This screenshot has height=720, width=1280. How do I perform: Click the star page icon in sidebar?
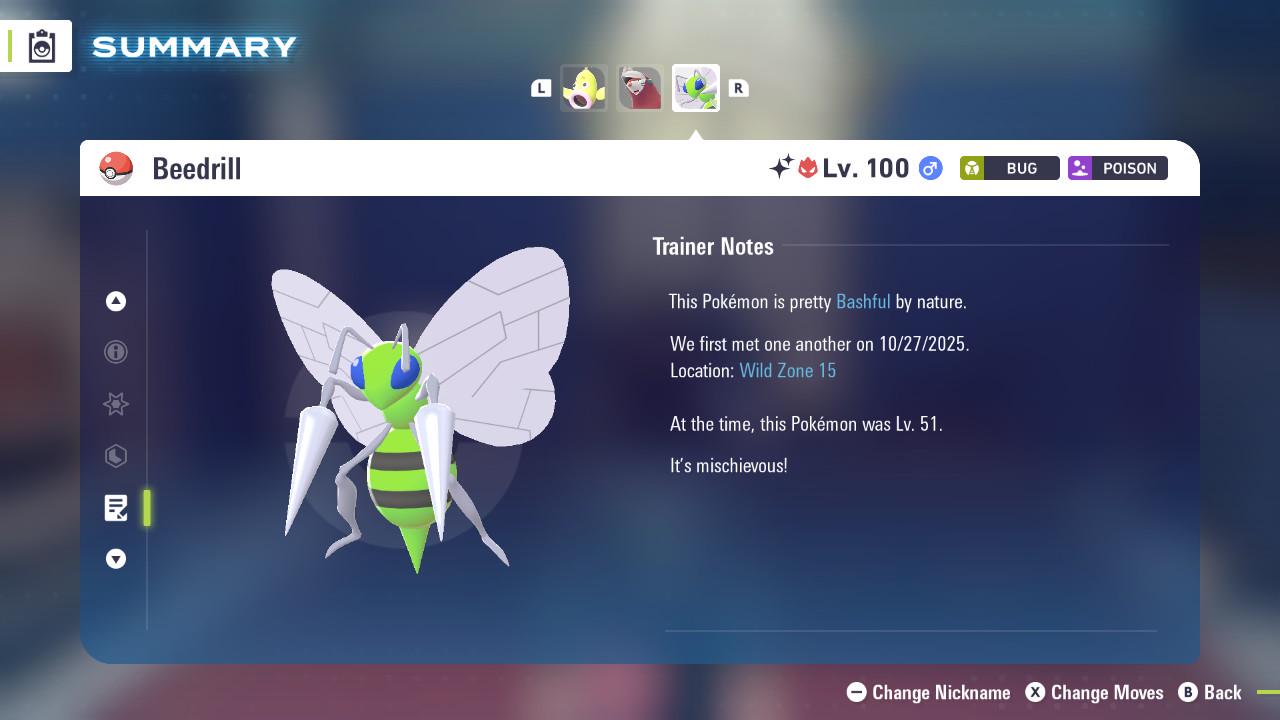click(x=116, y=404)
